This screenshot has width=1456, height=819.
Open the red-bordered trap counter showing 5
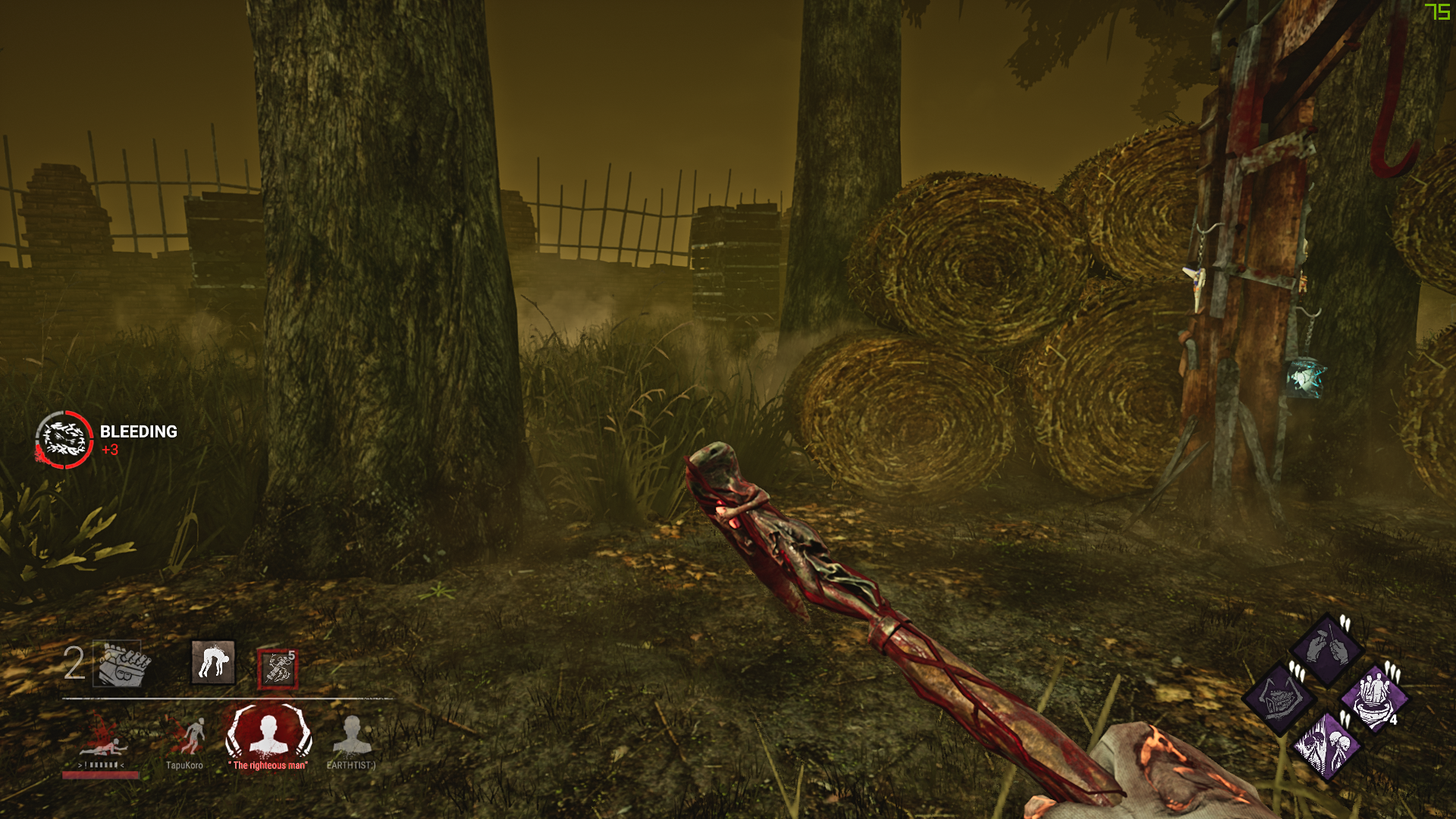[x=278, y=668]
